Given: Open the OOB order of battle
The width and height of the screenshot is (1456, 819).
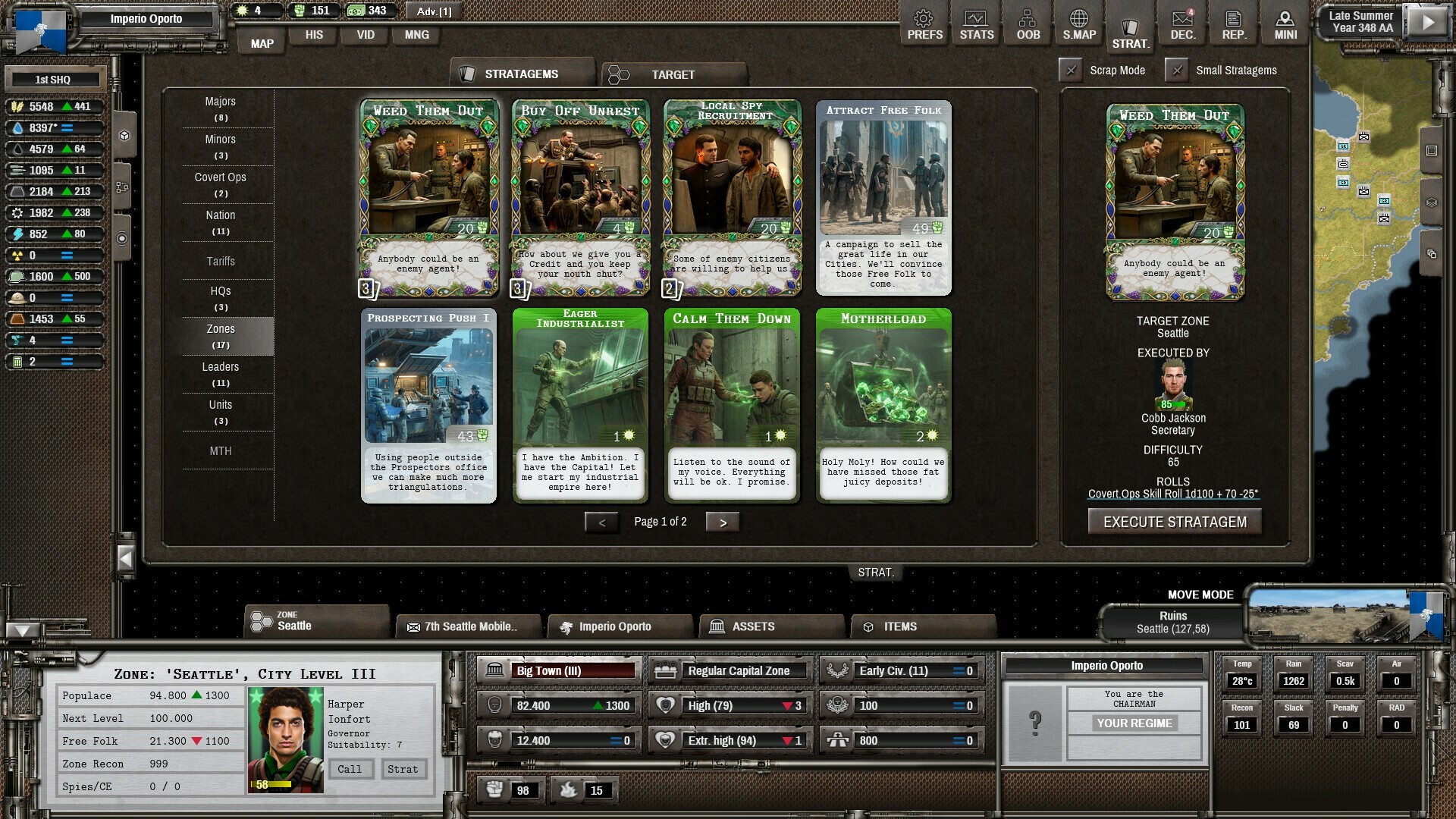Looking at the screenshot, I should click(1028, 23).
